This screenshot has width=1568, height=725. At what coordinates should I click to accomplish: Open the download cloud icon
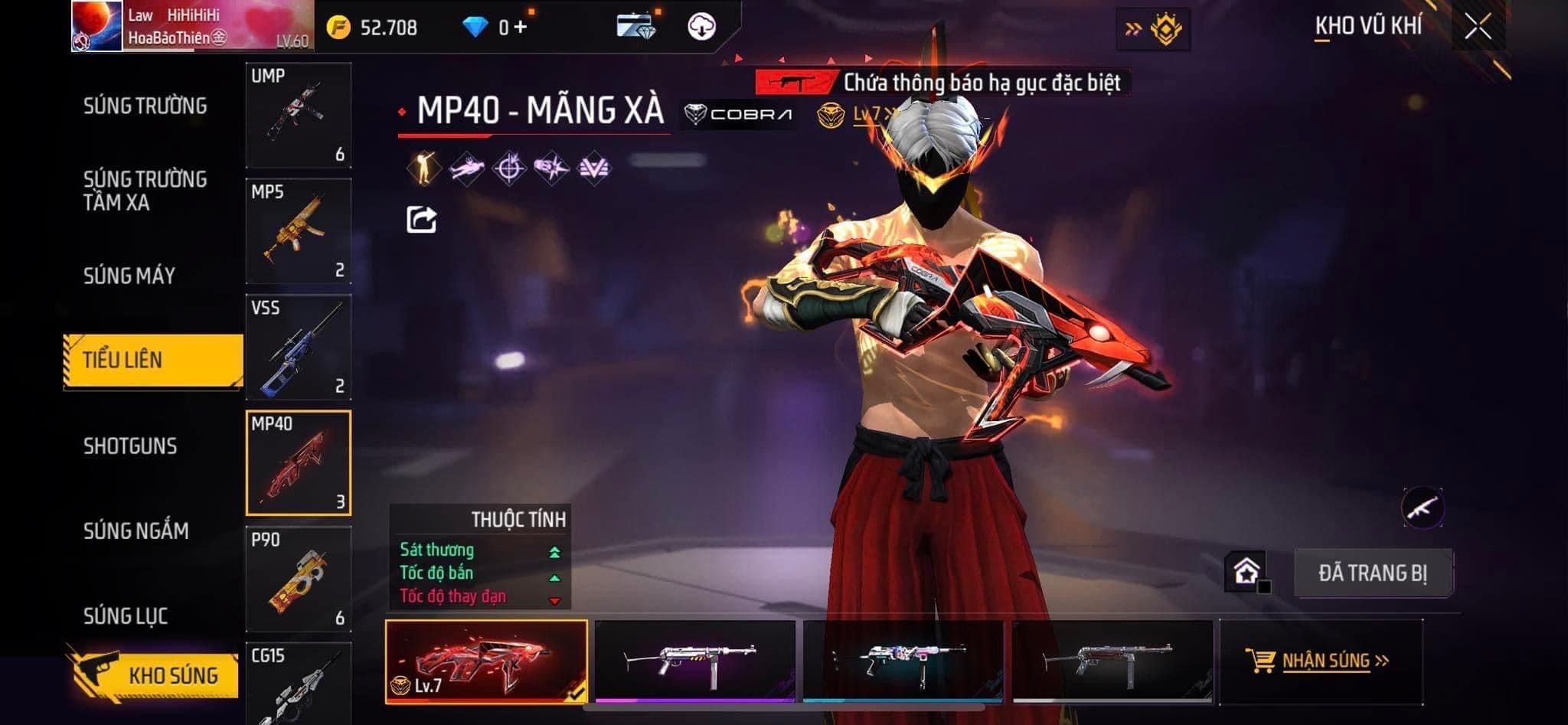point(701,28)
